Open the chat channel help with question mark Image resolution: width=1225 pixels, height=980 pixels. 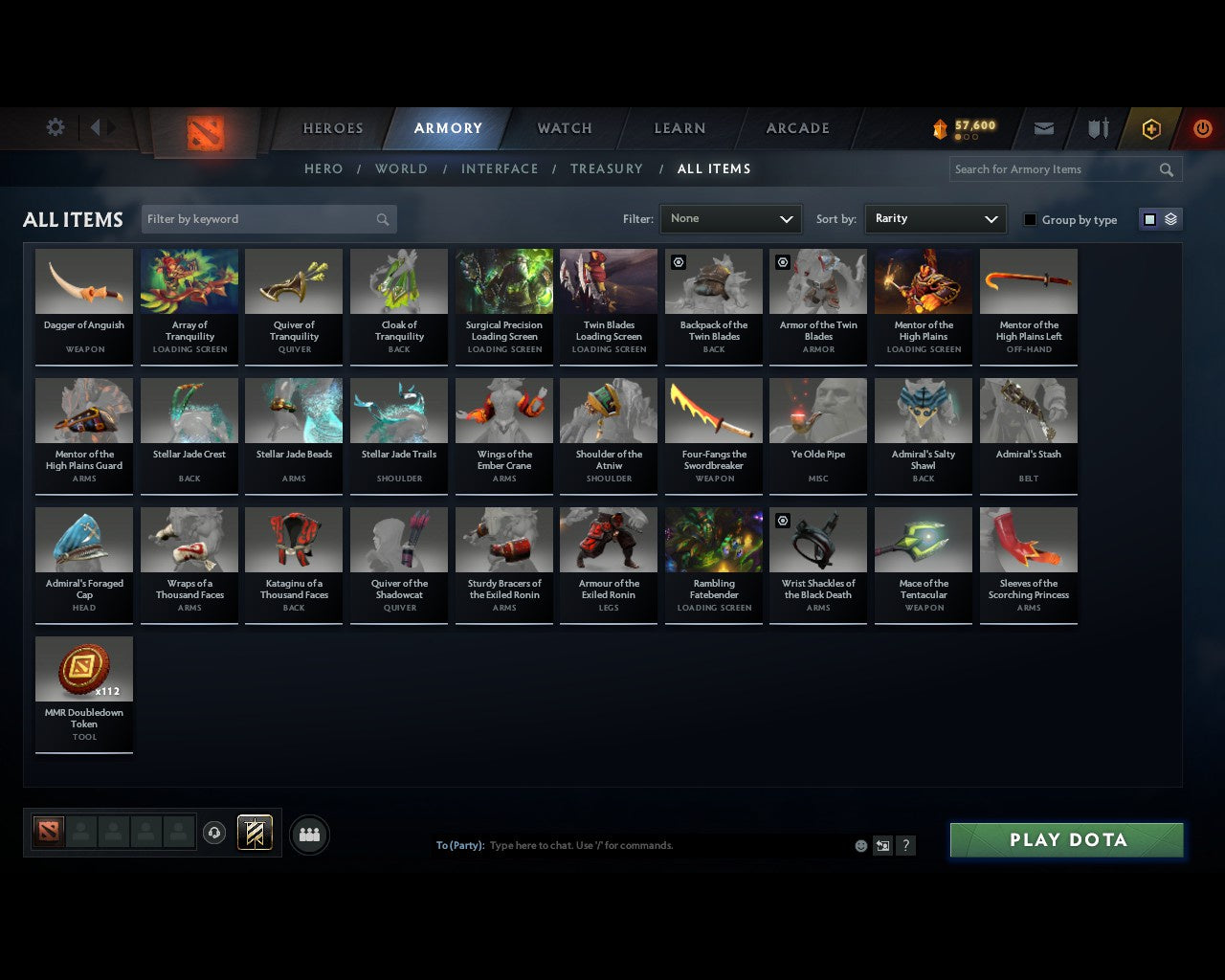(905, 845)
